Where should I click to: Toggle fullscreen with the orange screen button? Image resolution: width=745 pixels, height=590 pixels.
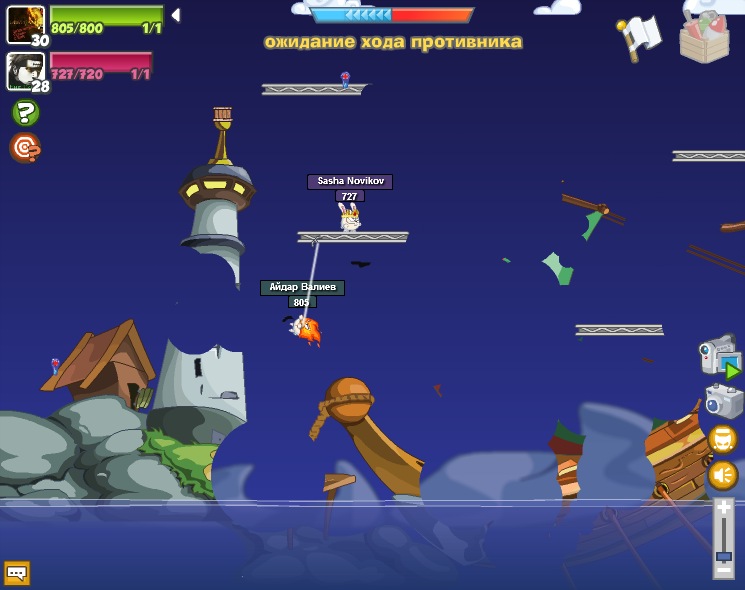(722, 439)
